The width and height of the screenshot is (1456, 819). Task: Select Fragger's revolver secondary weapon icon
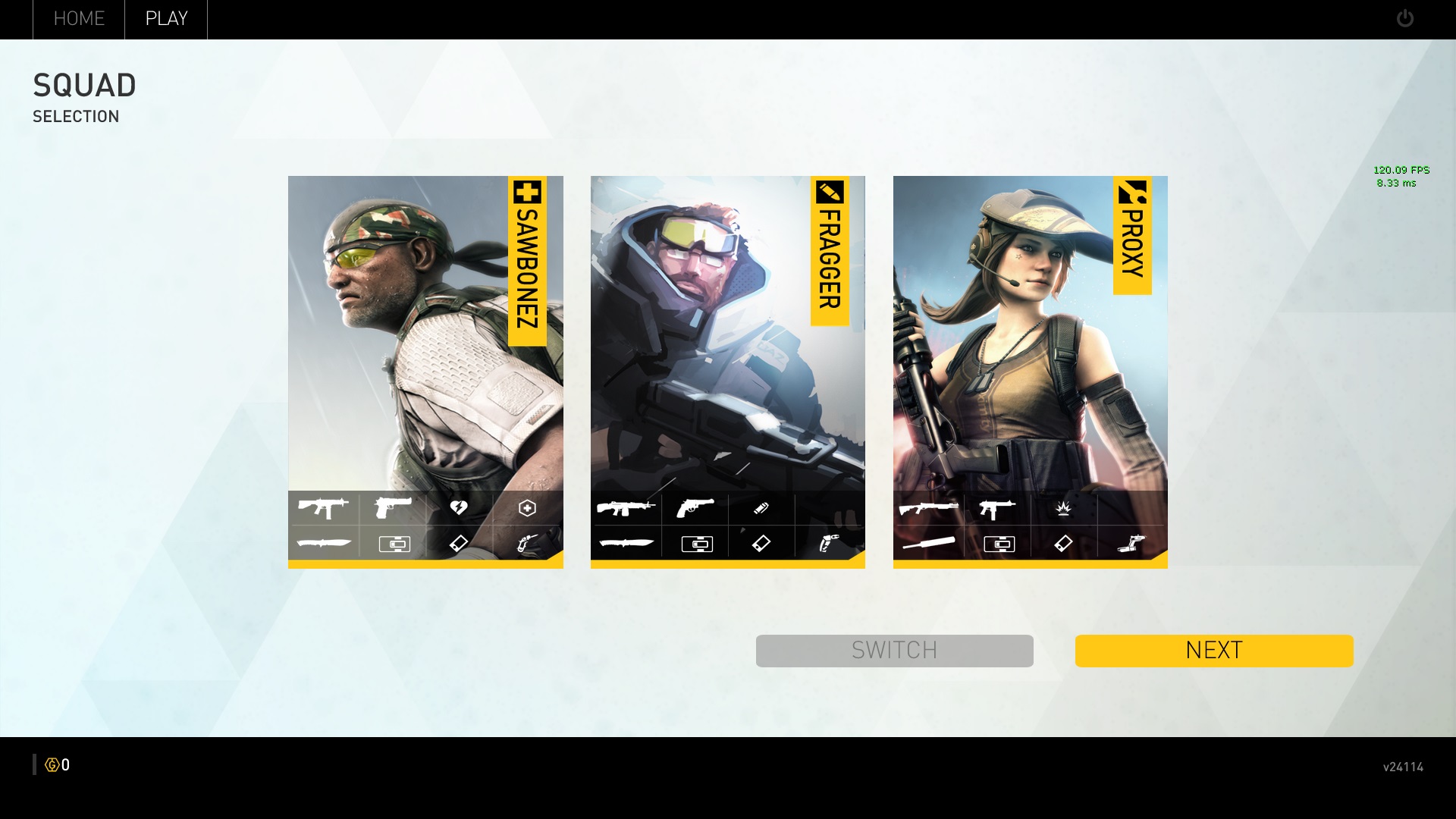(695, 507)
